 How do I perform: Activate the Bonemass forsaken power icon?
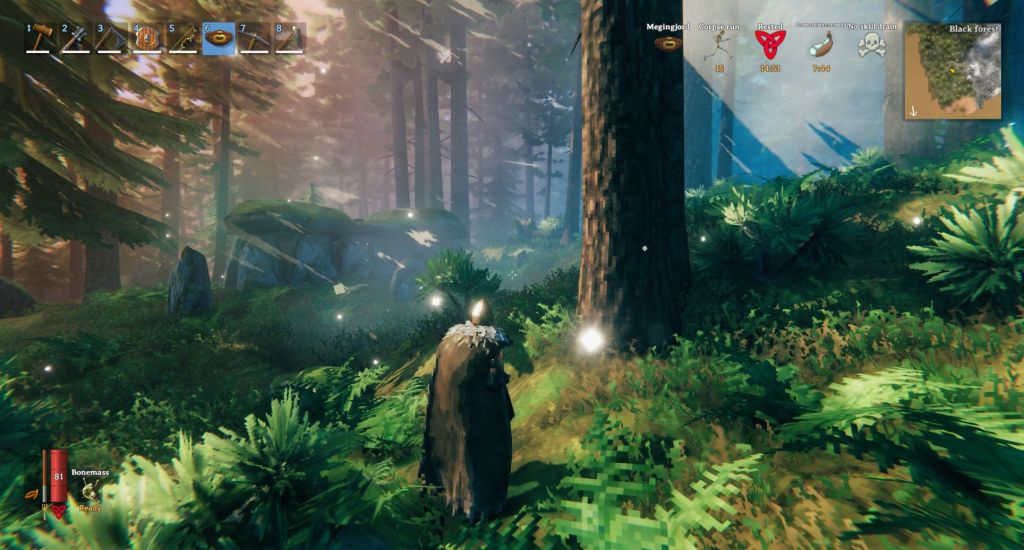pos(90,490)
